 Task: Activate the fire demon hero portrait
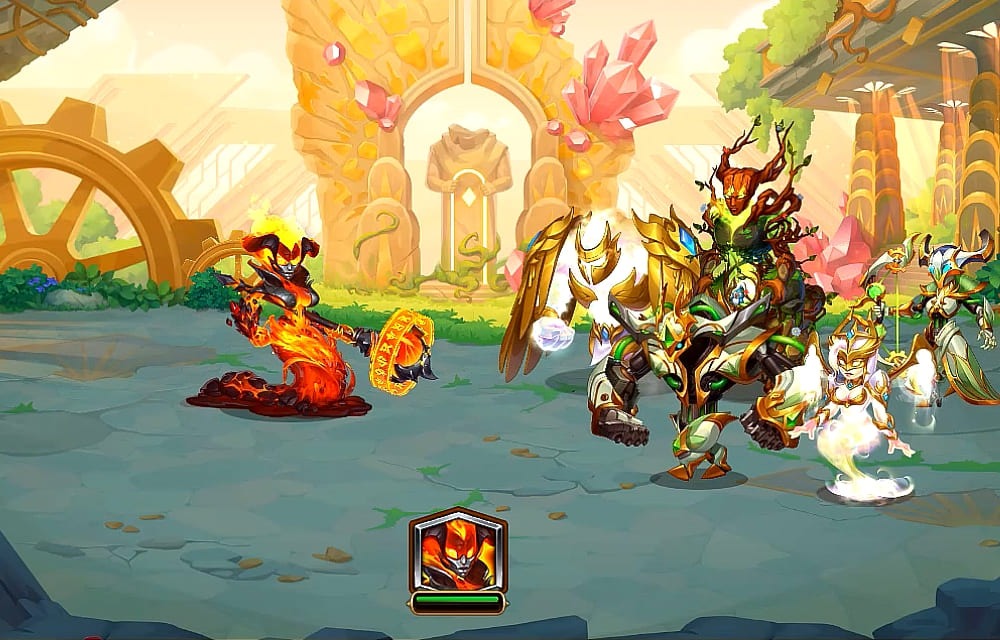(x=457, y=552)
